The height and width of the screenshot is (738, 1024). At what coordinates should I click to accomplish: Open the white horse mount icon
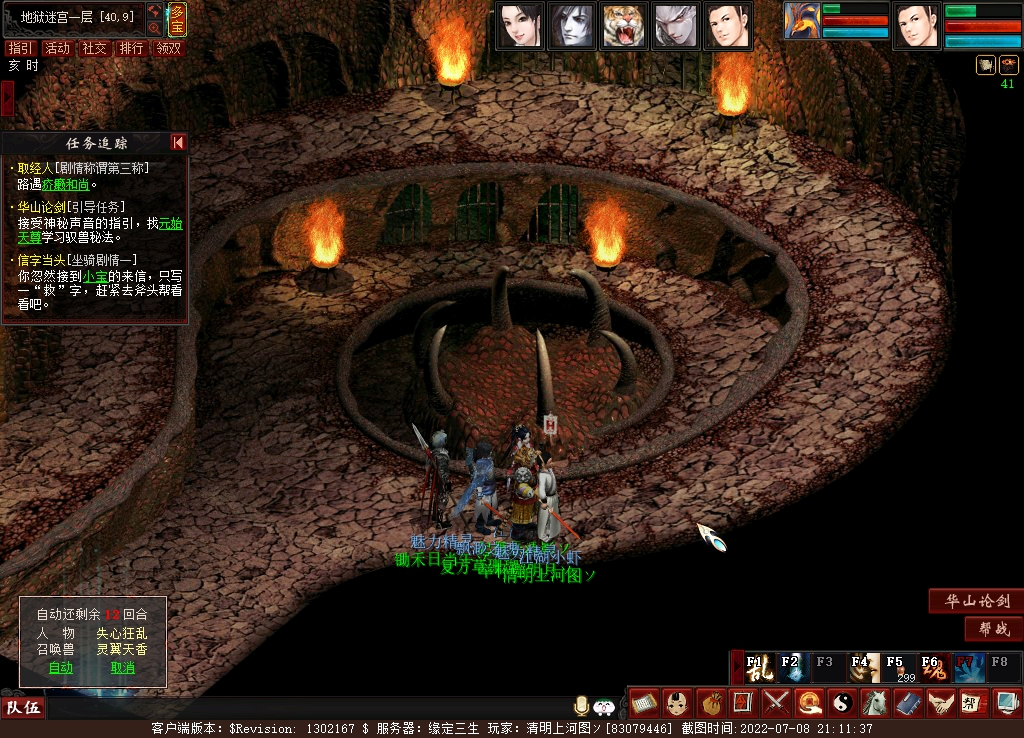click(x=875, y=703)
